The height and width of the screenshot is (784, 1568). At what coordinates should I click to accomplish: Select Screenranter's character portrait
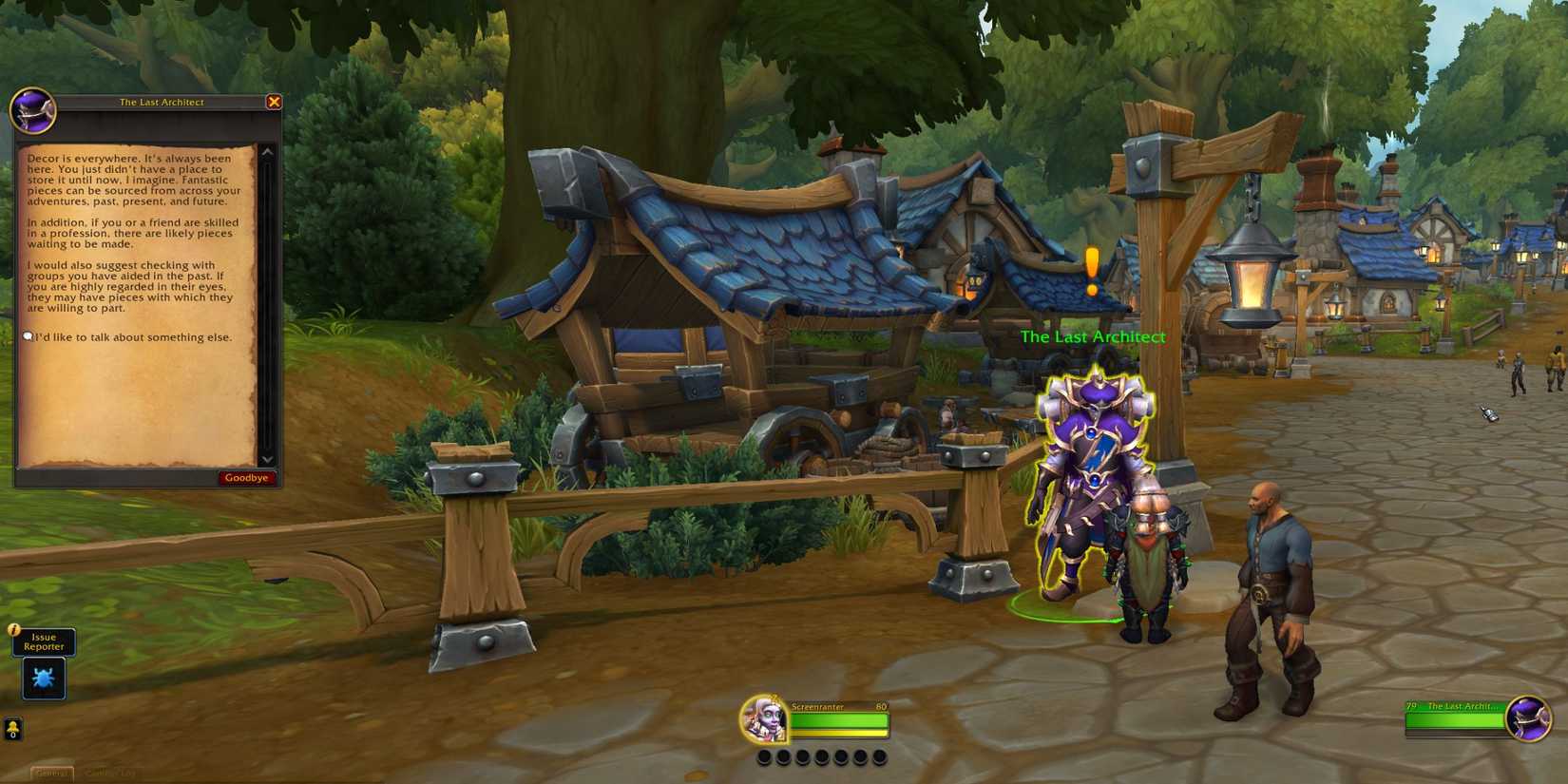click(x=766, y=722)
